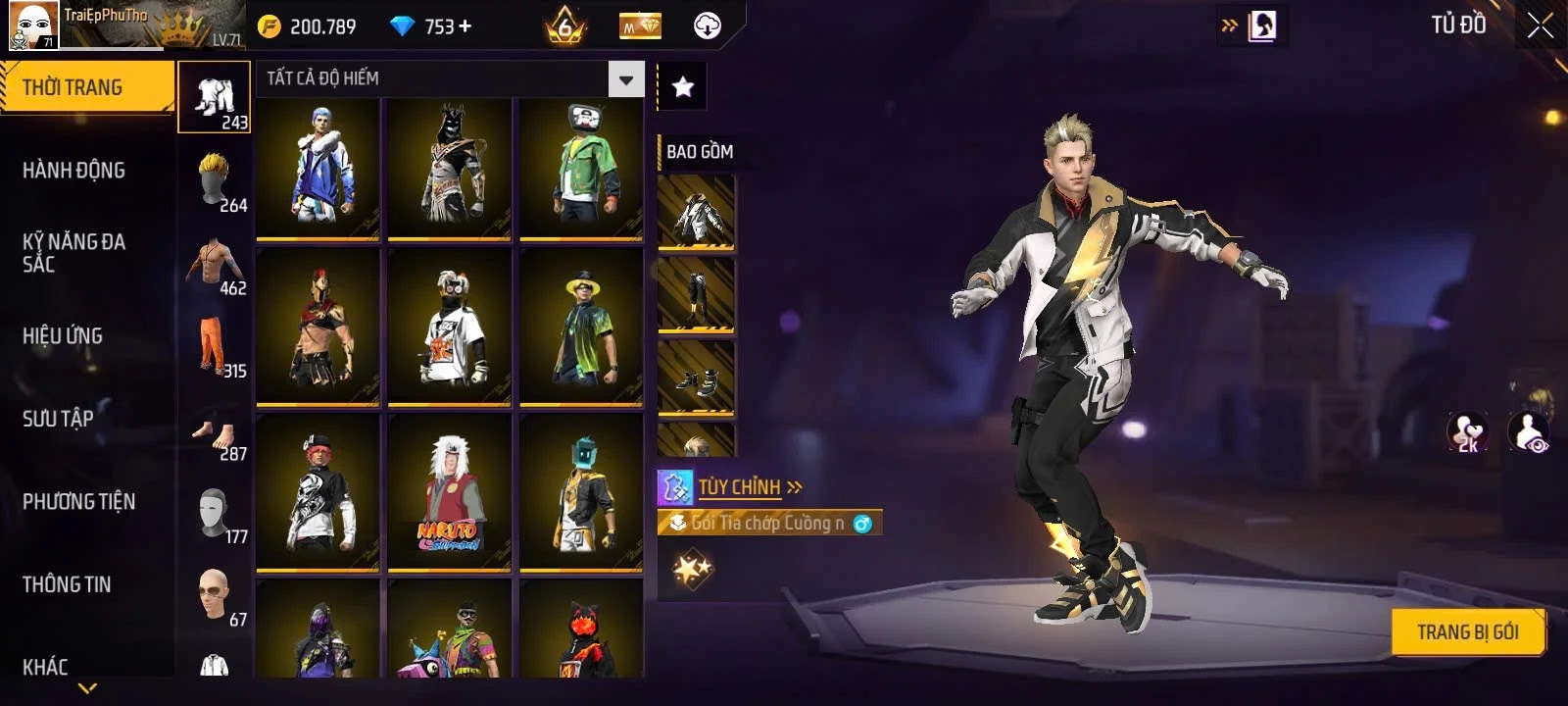Select the orange pants category icon
The width and height of the screenshot is (1568, 706).
tap(216, 347)
